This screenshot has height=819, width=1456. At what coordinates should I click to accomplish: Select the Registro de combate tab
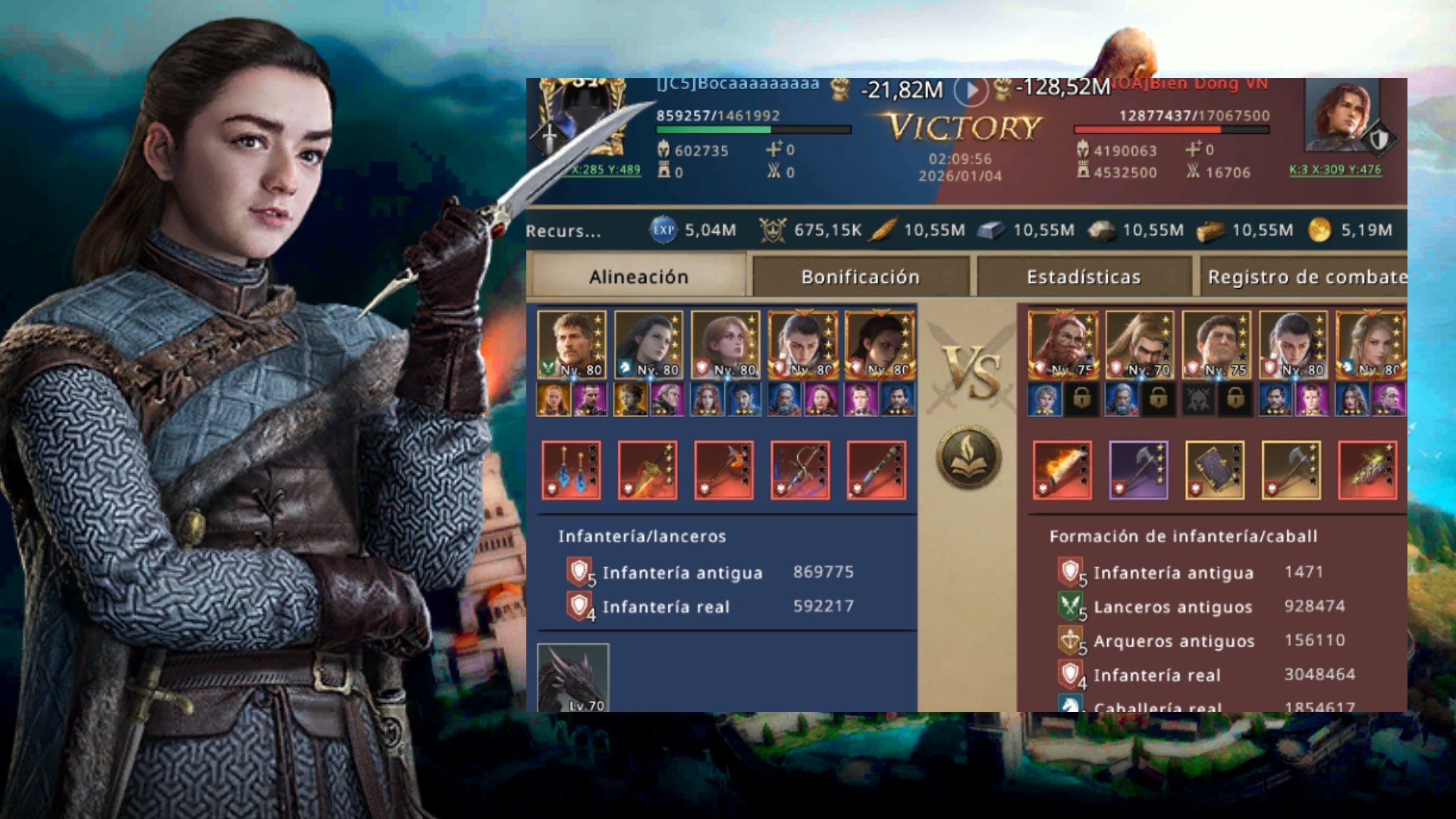tap(1306, 277)
